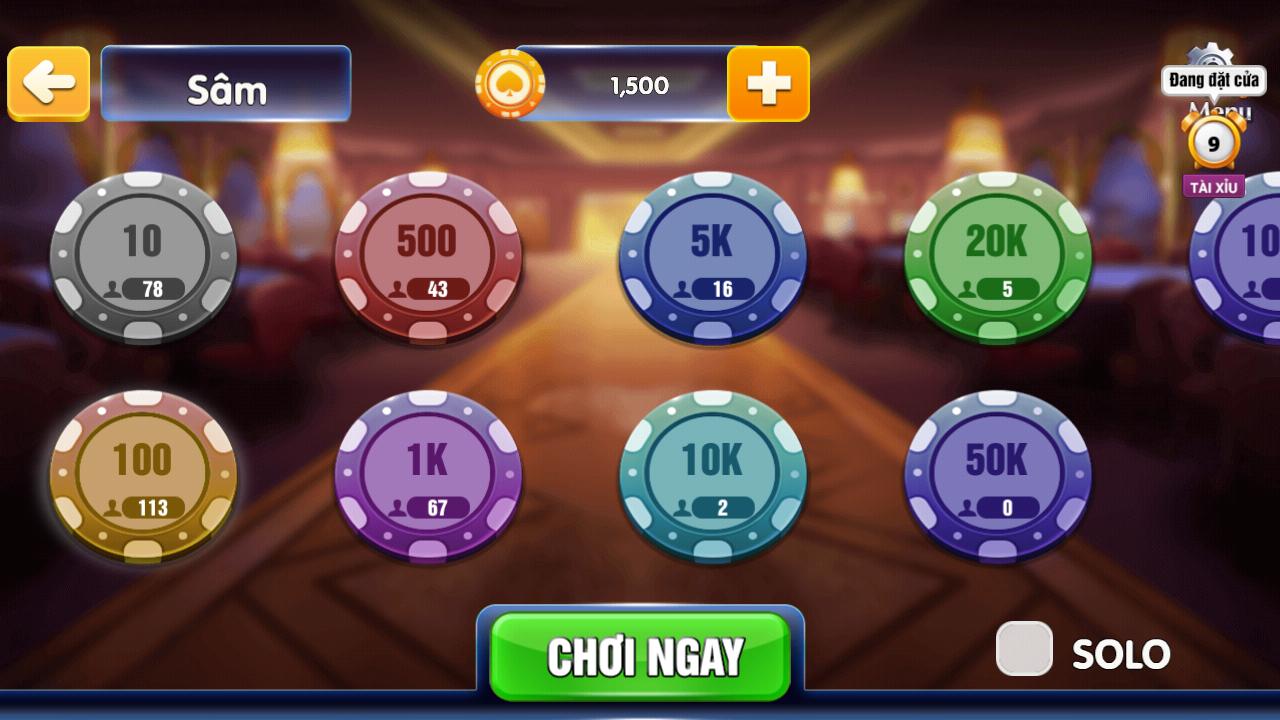1280x720 pixels.
Task: Click the Sâm title banner
Action: point(226,85)
